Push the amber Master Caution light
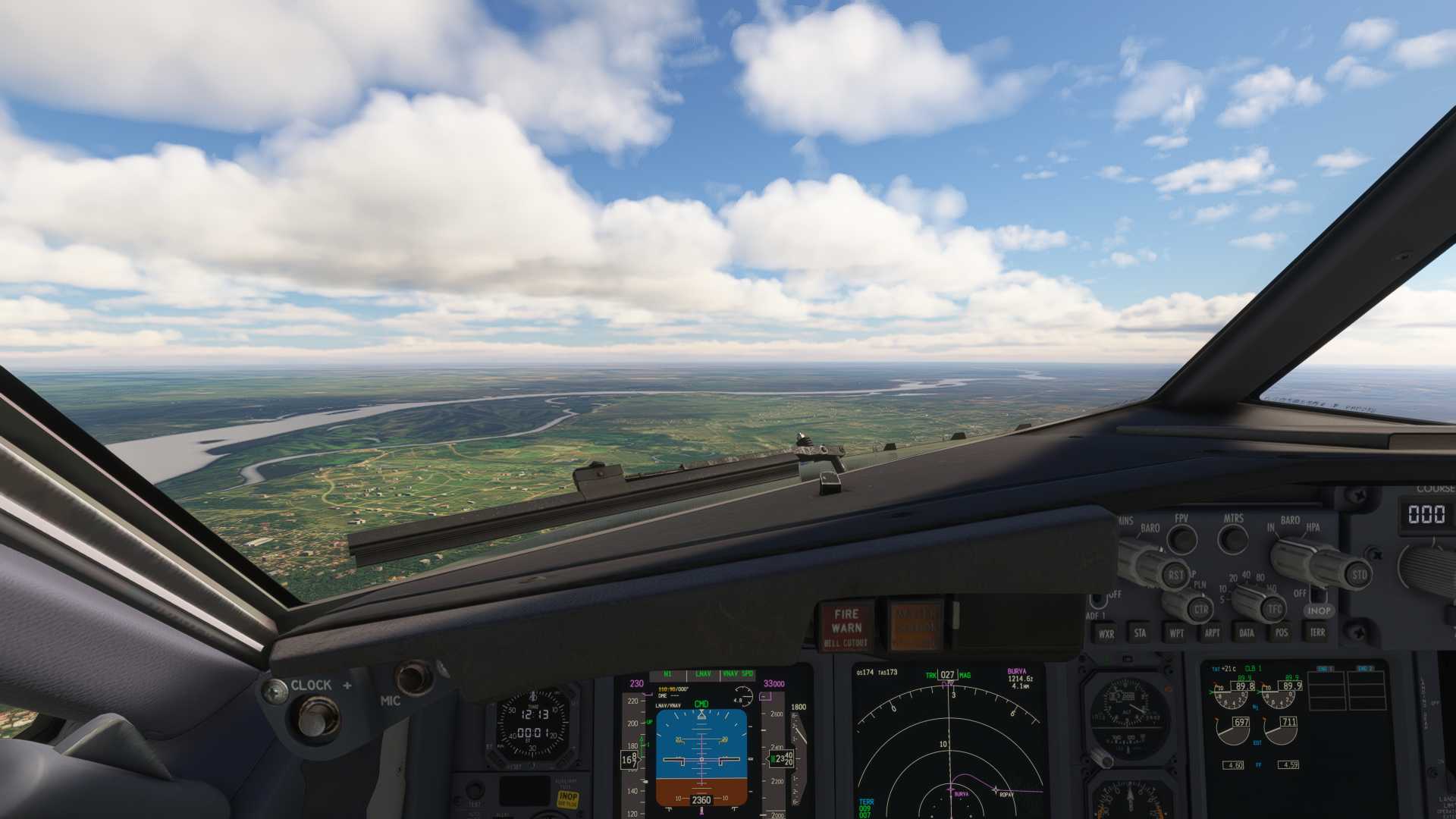Image resolution: width=1456 pixels, height=819 pixels. click(915, 626)
